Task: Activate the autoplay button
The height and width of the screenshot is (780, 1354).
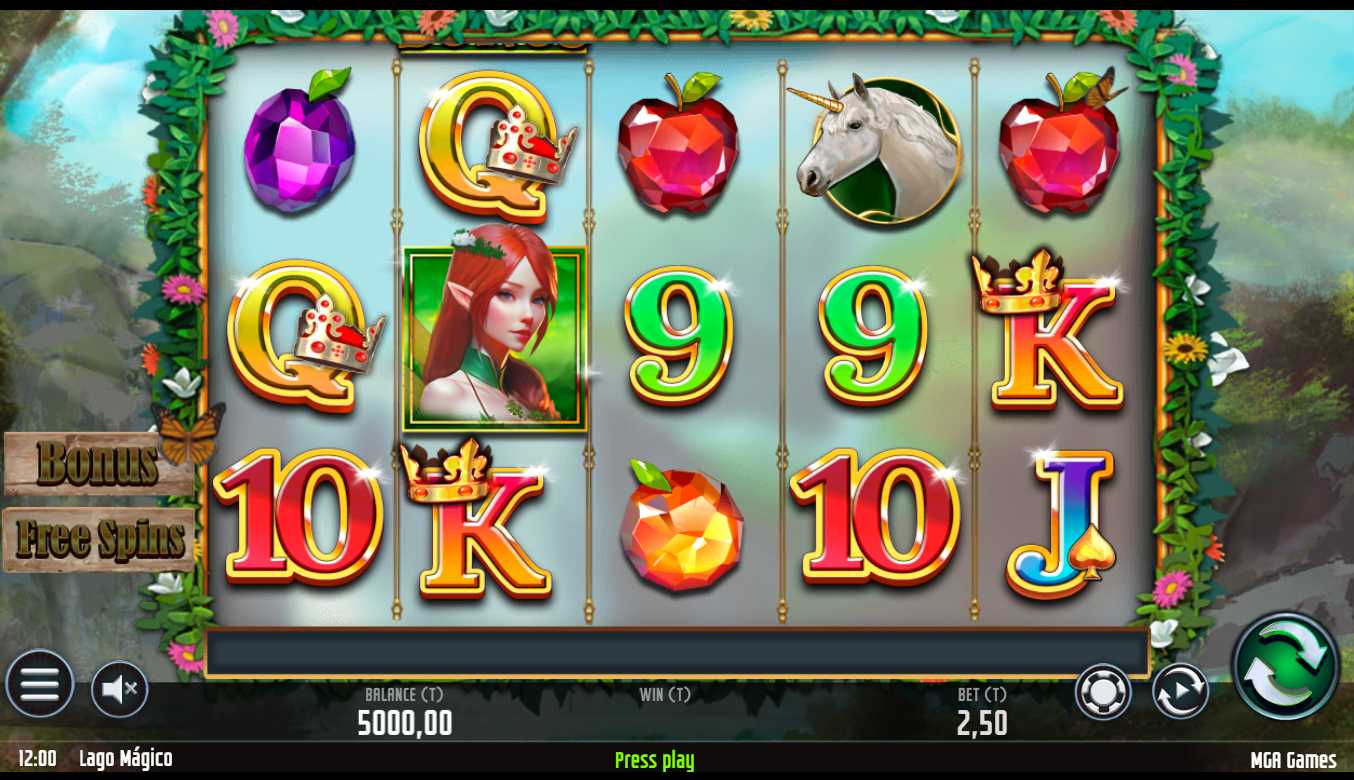Action: pyautogui.click(x=1180, y=691)
